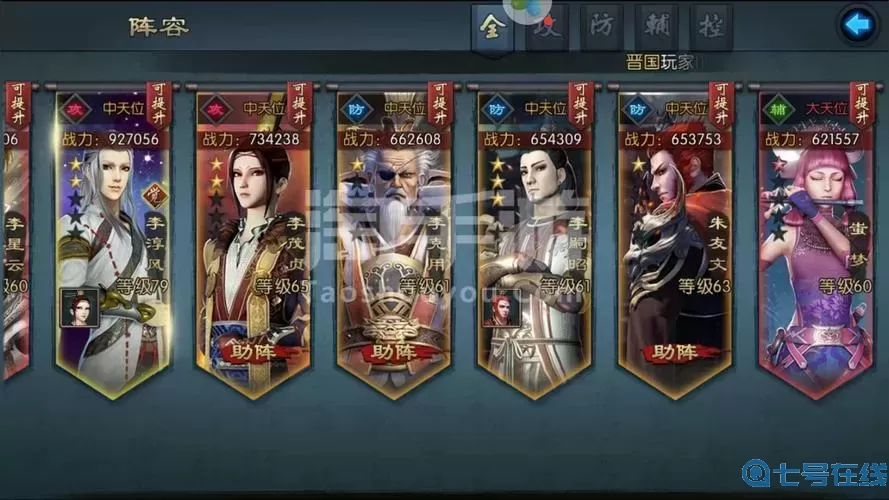This screenshot has height=500, width=889.
Task: Pick the 朱友文 hero card
Action: click(x=673, y=250)
